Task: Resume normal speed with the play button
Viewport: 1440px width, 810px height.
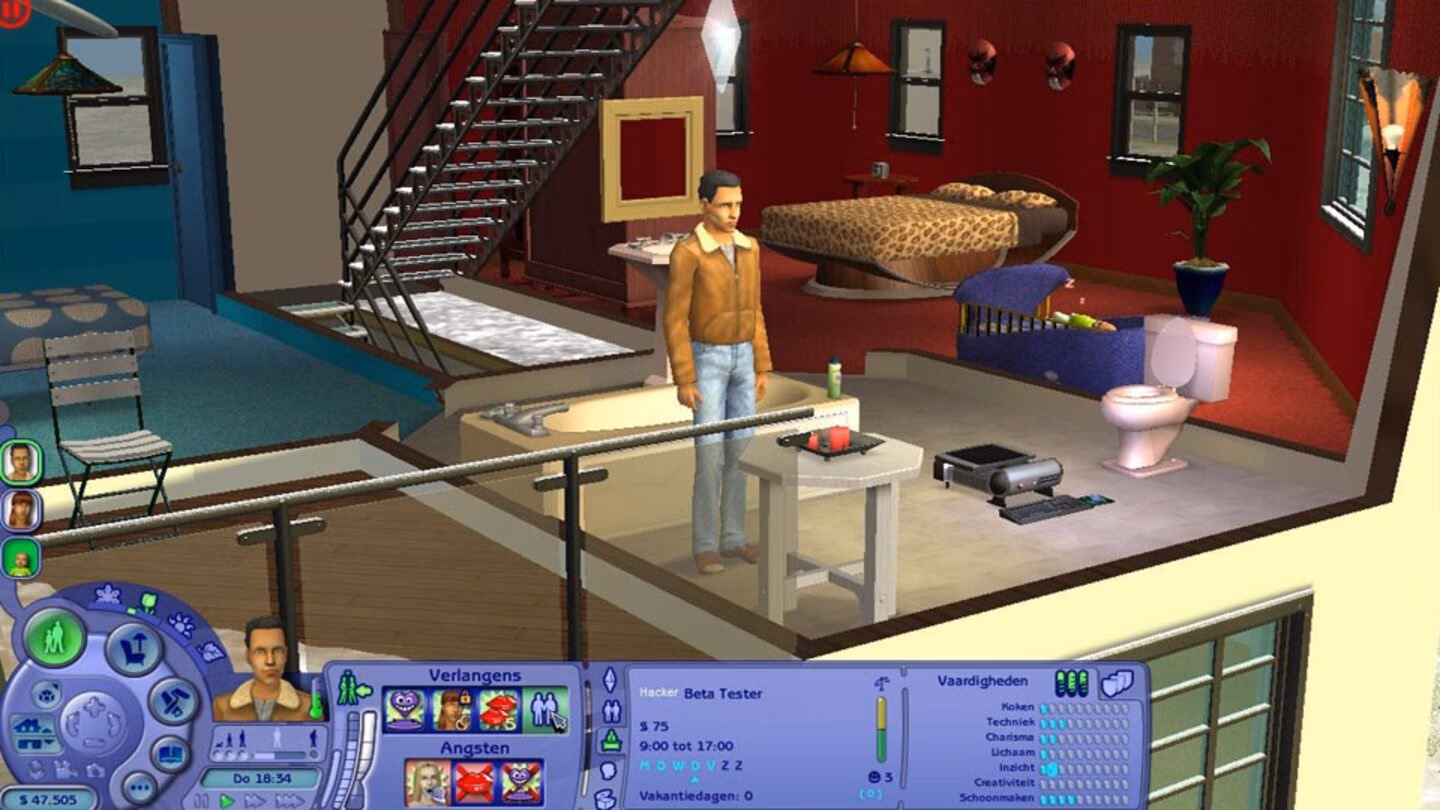Action: point(226,799)
